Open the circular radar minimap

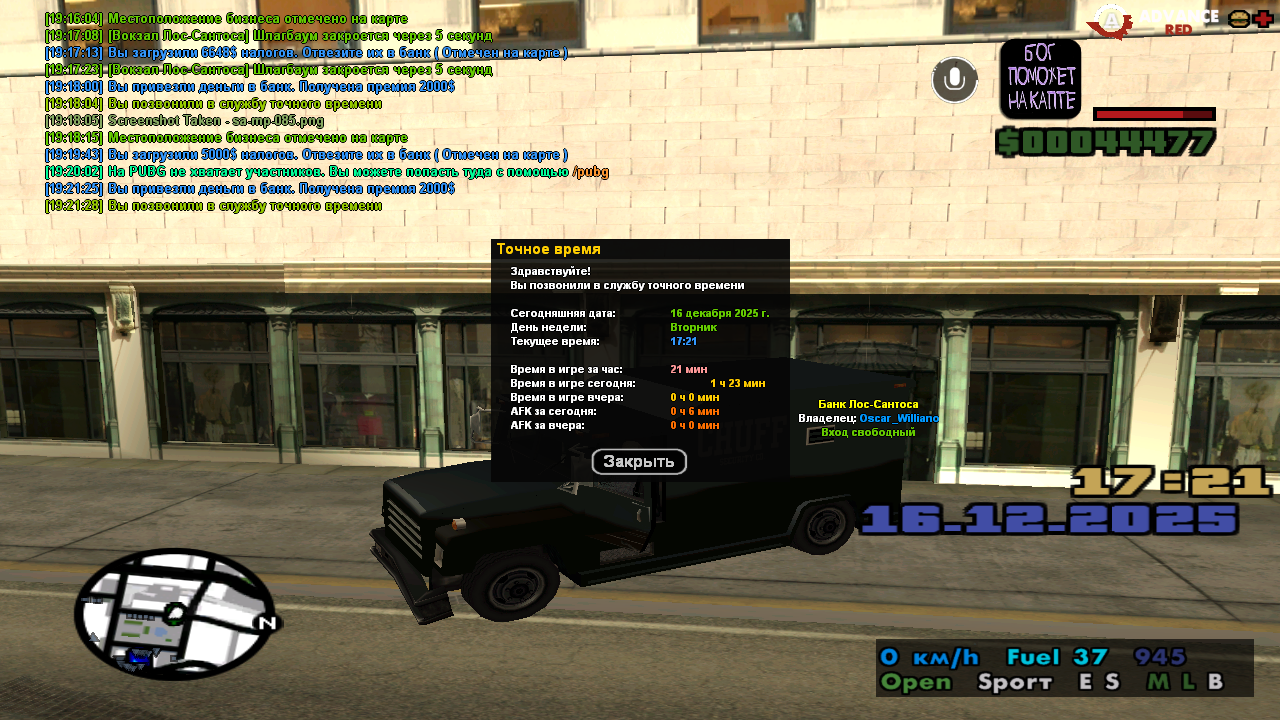[175, 614]
